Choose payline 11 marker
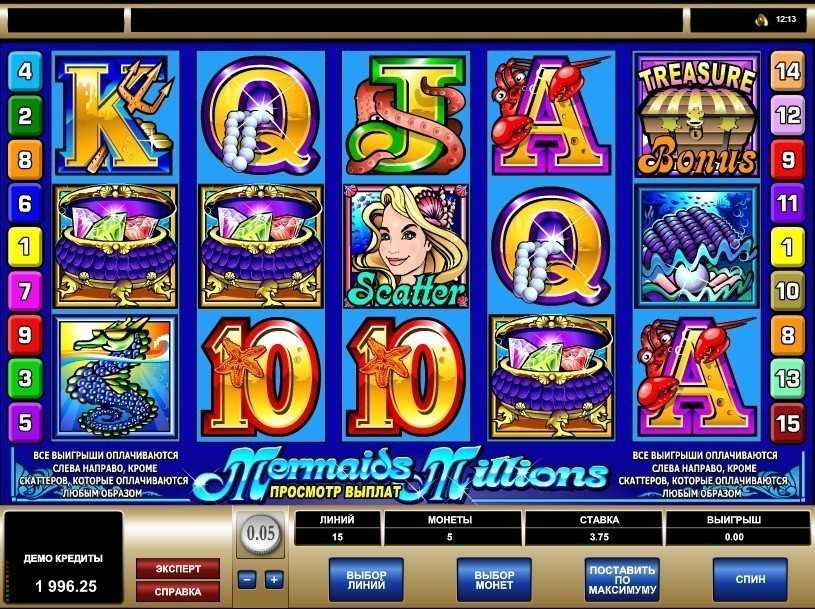815x609 pixels. click(x=788, y=202)
